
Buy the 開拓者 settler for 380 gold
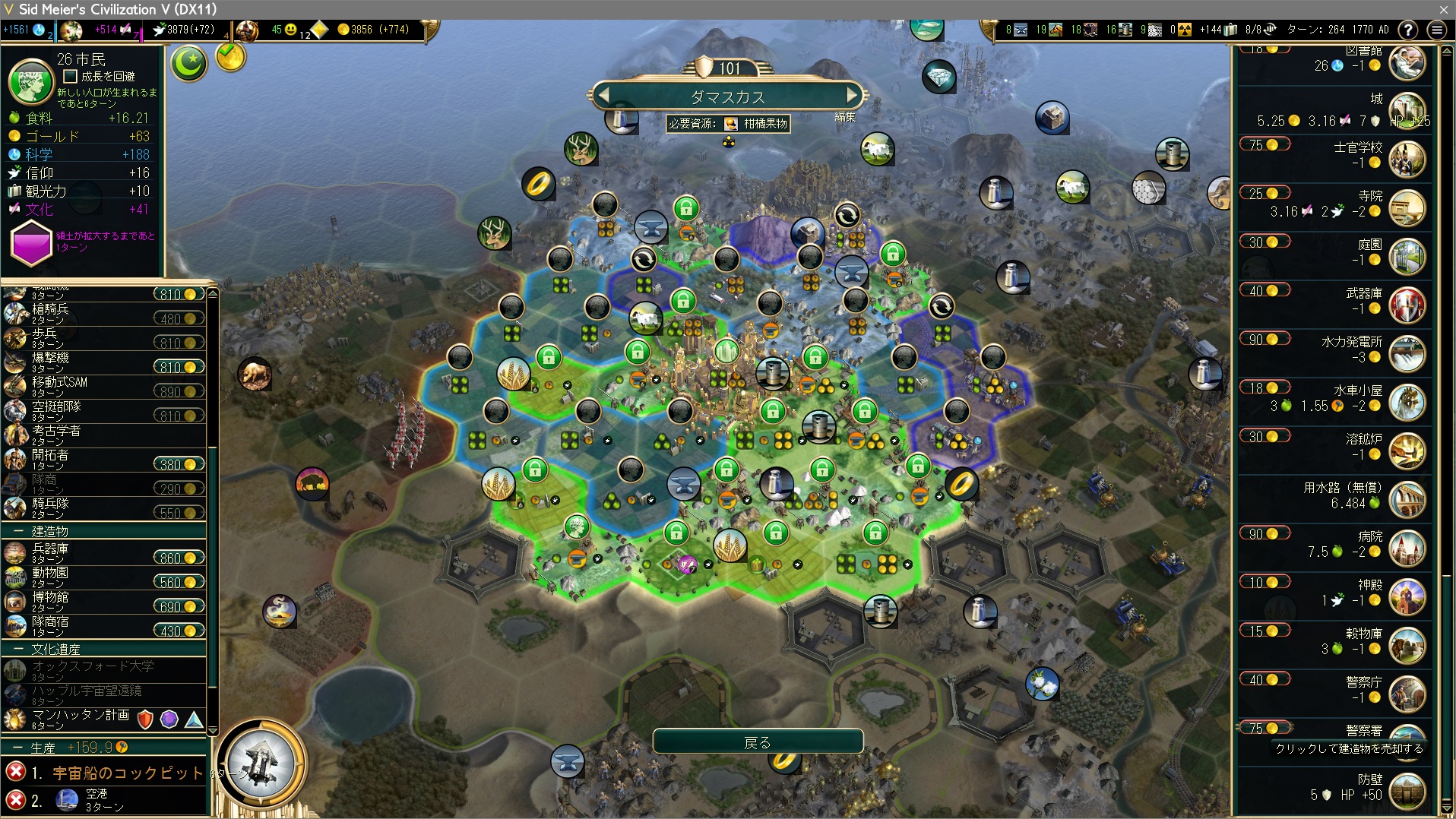pyautogui.click(x=179, y=465)
